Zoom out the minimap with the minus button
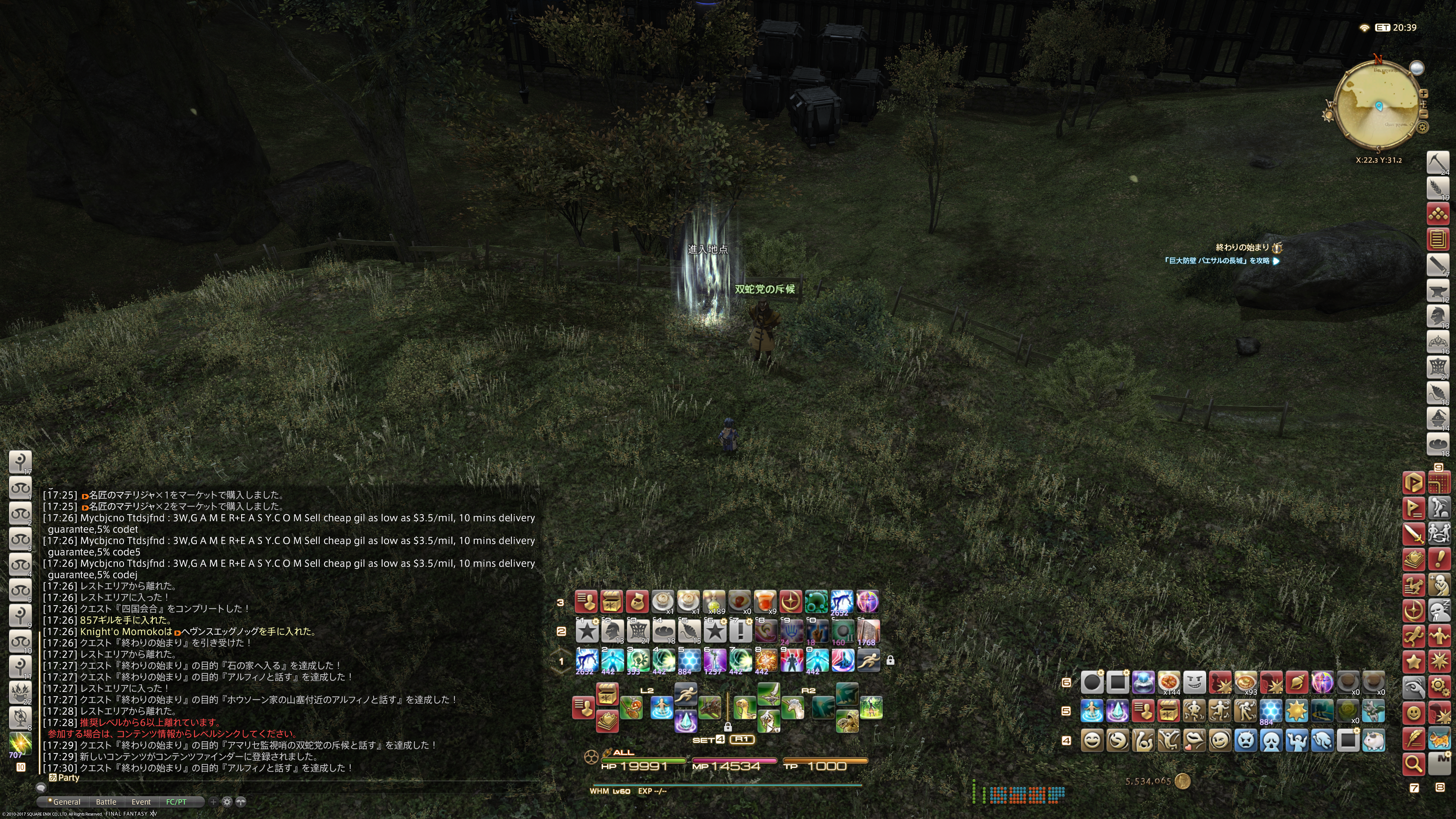 coord(1423,114)
